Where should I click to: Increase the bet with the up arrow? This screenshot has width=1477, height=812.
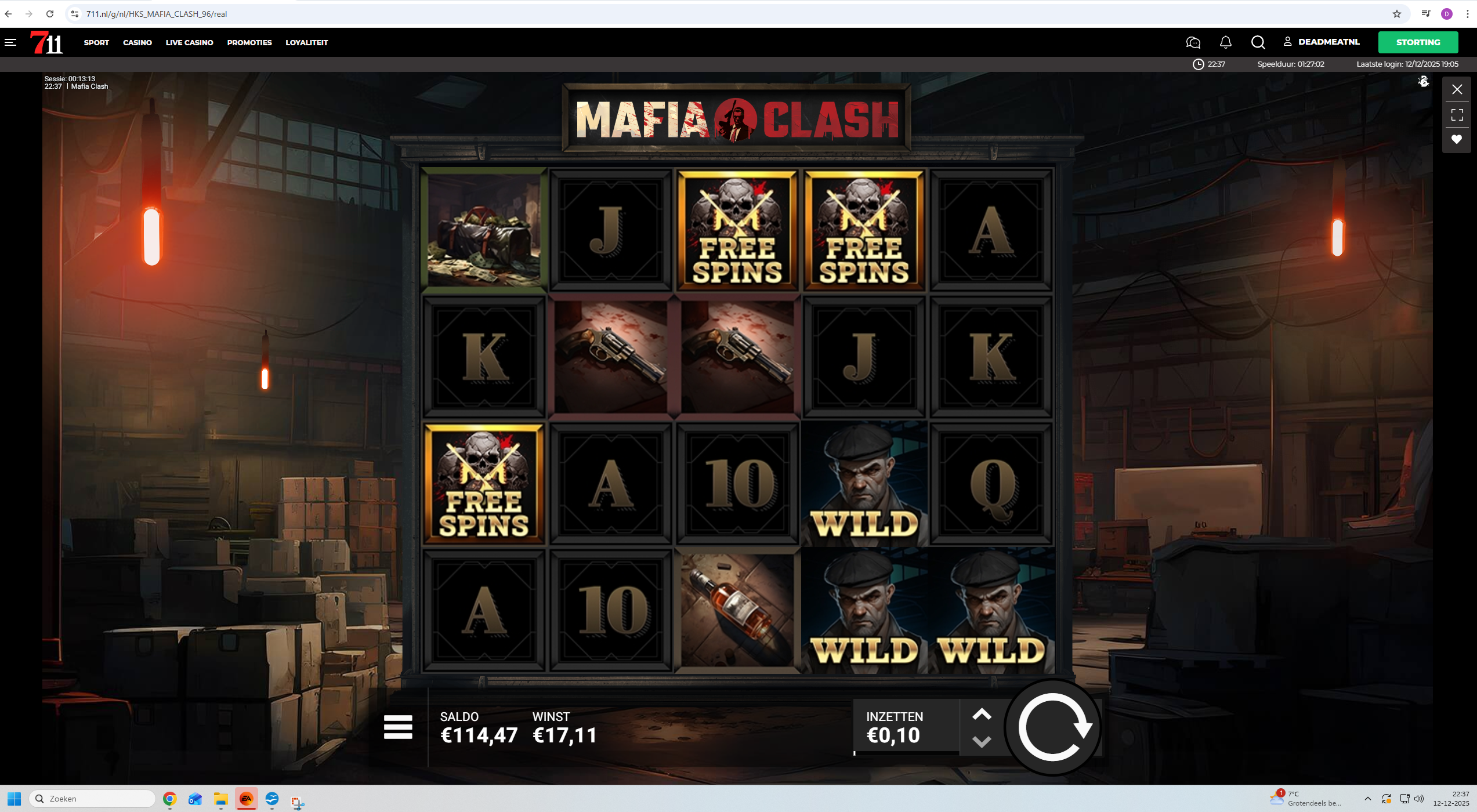point(982,715)
